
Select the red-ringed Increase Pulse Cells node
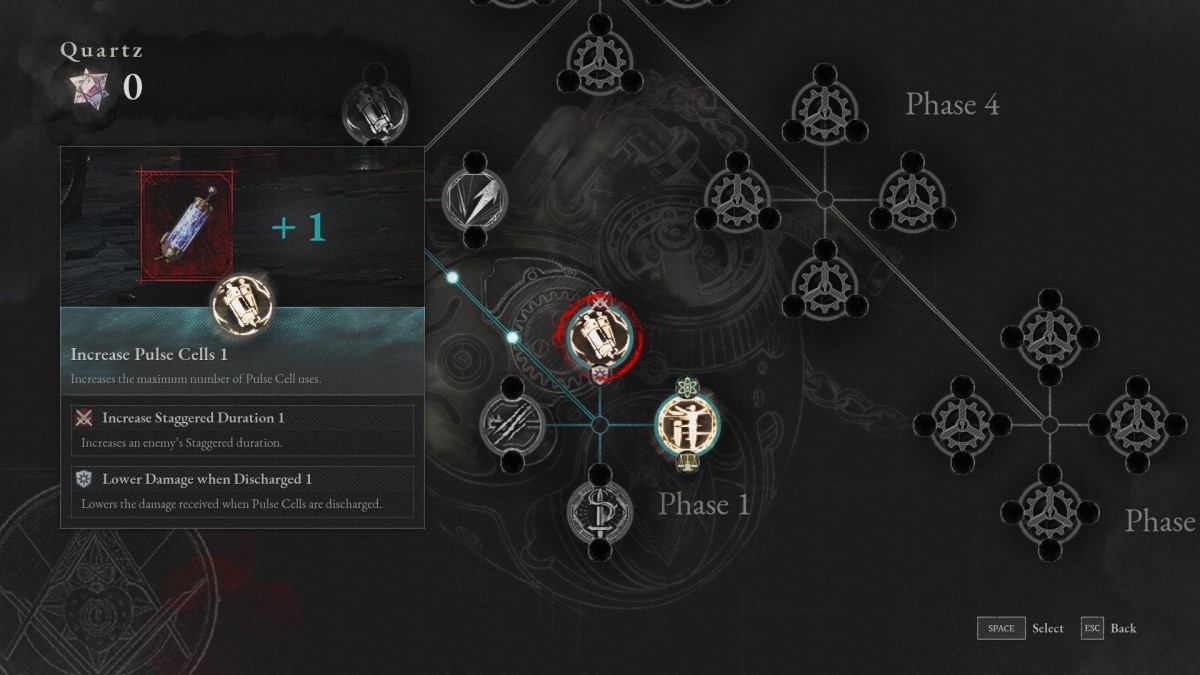[600, 335]
